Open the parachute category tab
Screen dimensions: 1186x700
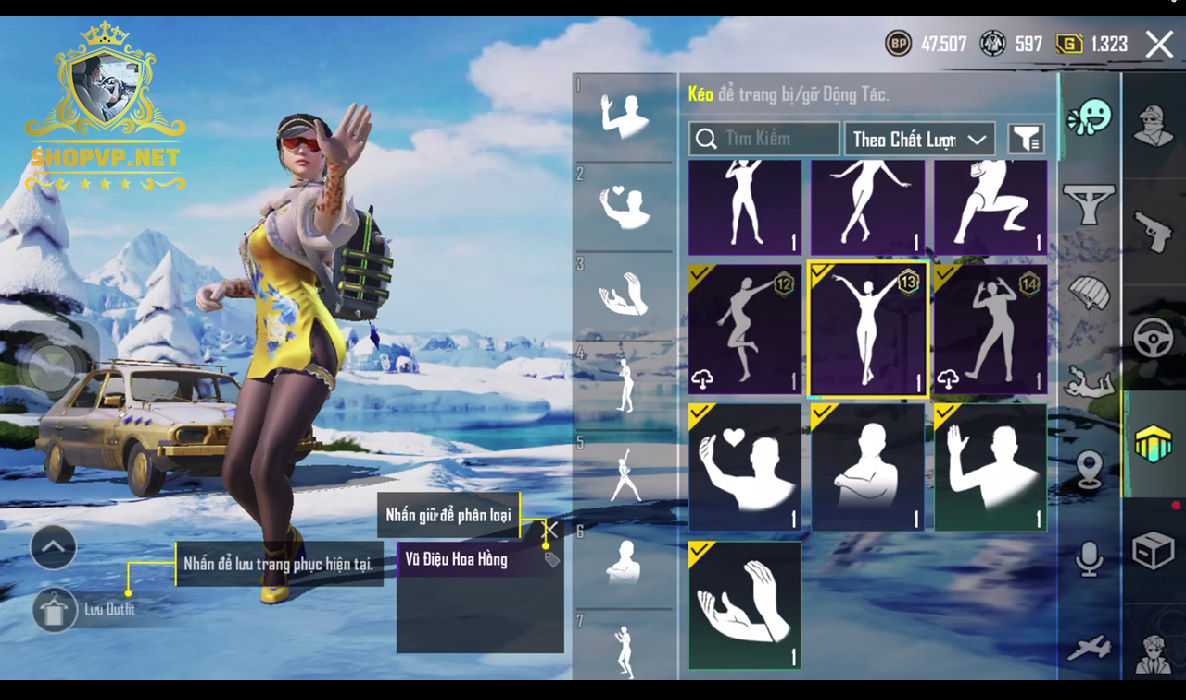(1089, 293)
